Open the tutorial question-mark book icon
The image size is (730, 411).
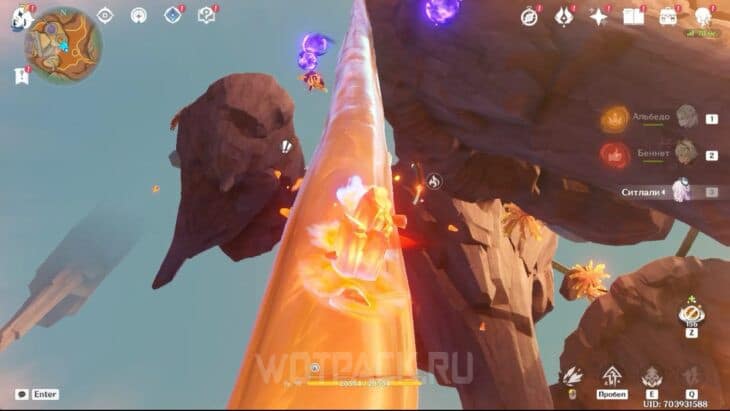(x=206, y=15)
